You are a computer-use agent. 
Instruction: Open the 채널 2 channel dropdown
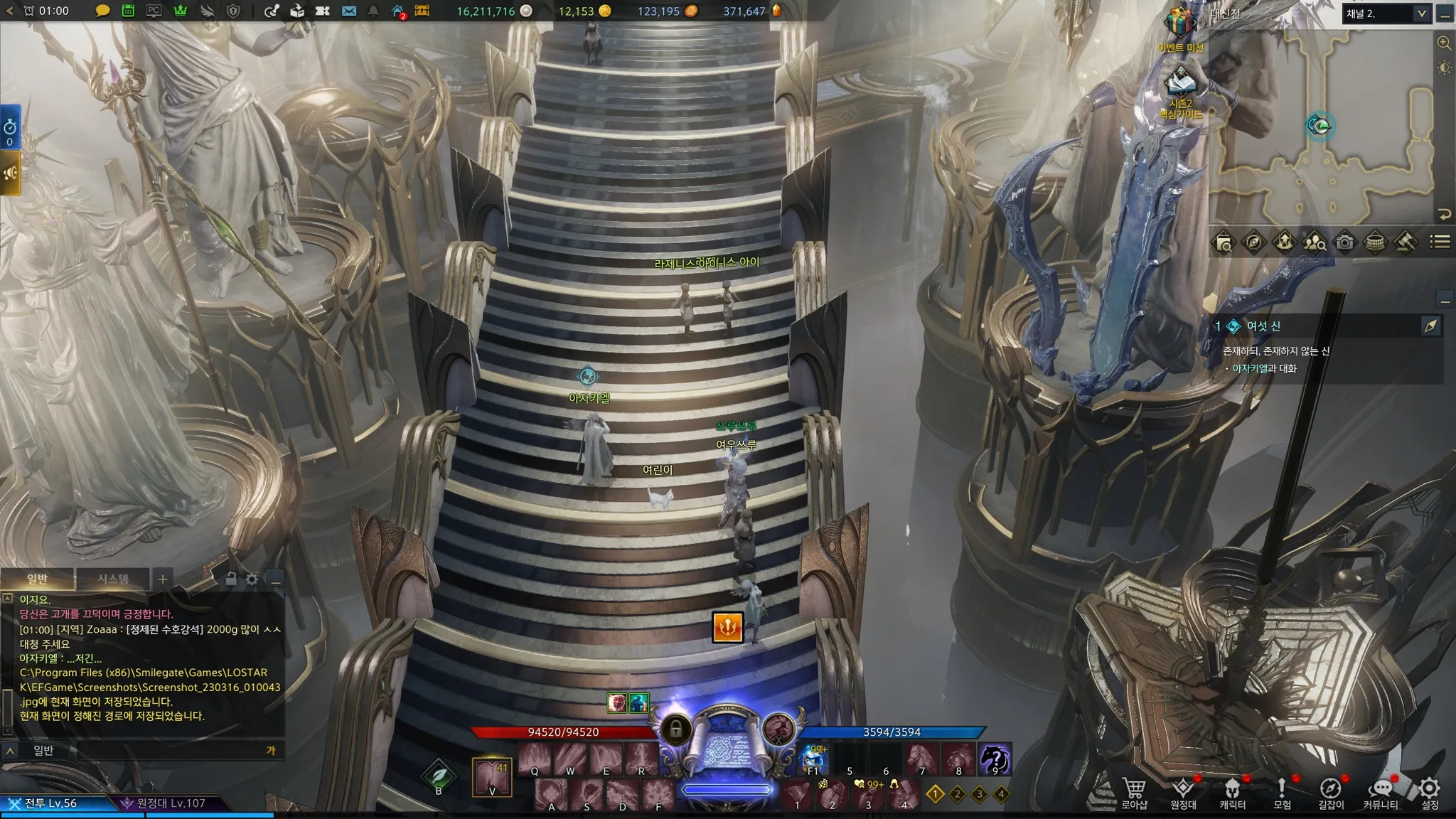tap(1386, 14)
